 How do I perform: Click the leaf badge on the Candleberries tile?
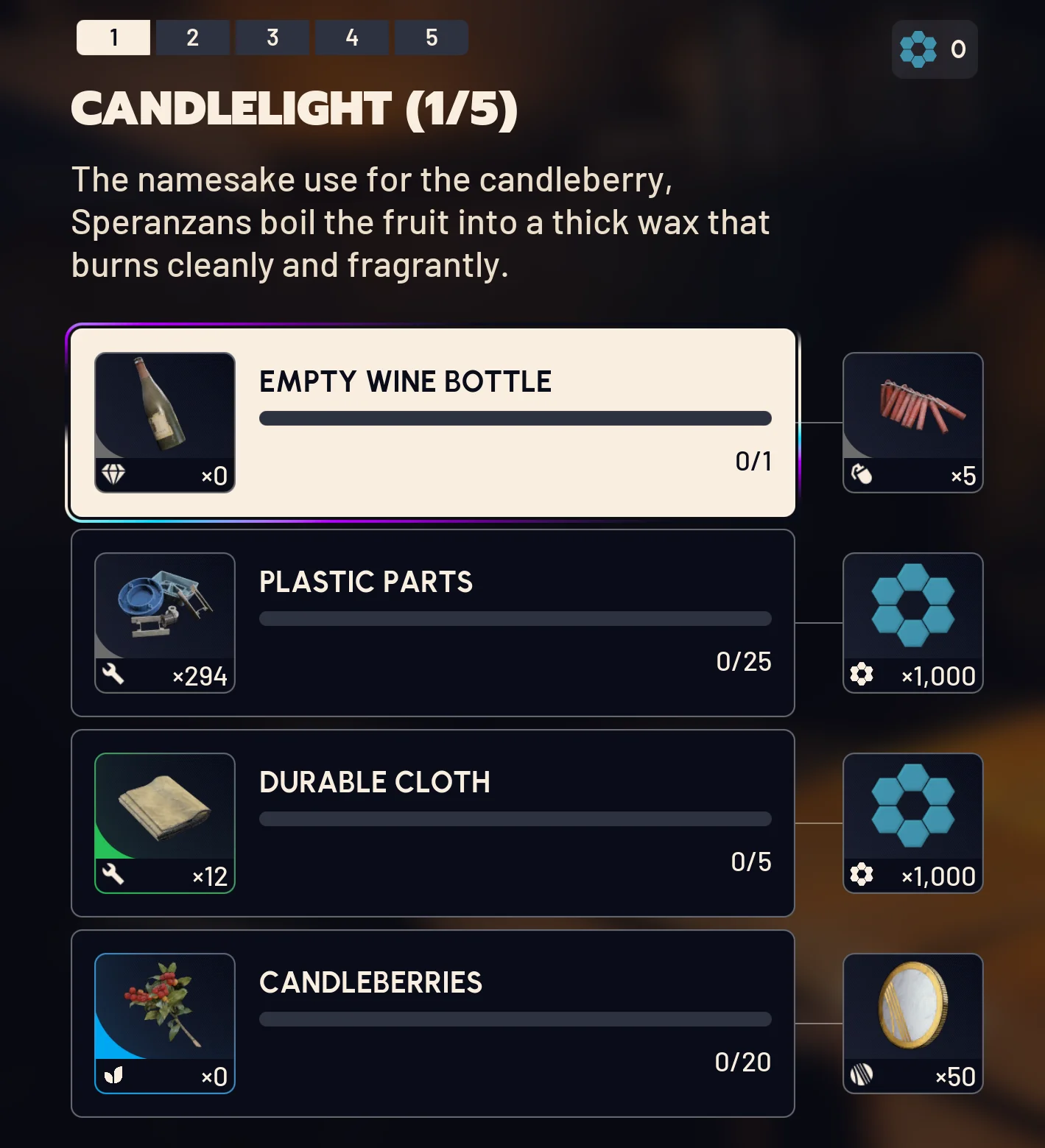tap(111, 1075)
